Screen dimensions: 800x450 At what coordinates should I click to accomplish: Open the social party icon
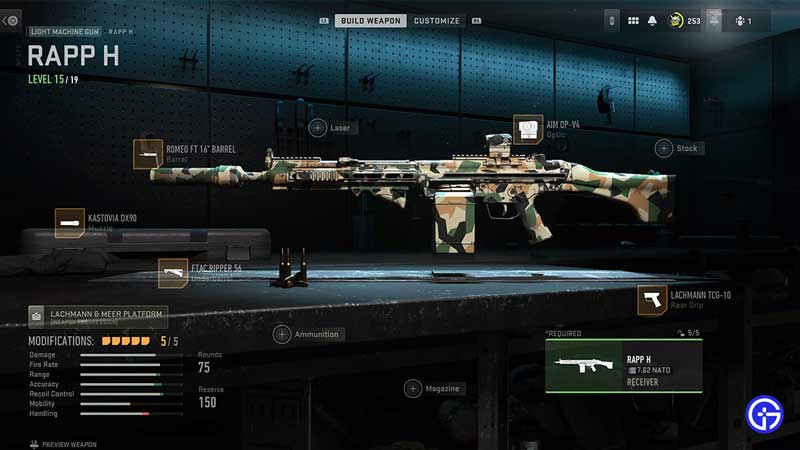[x=740, y=20]
